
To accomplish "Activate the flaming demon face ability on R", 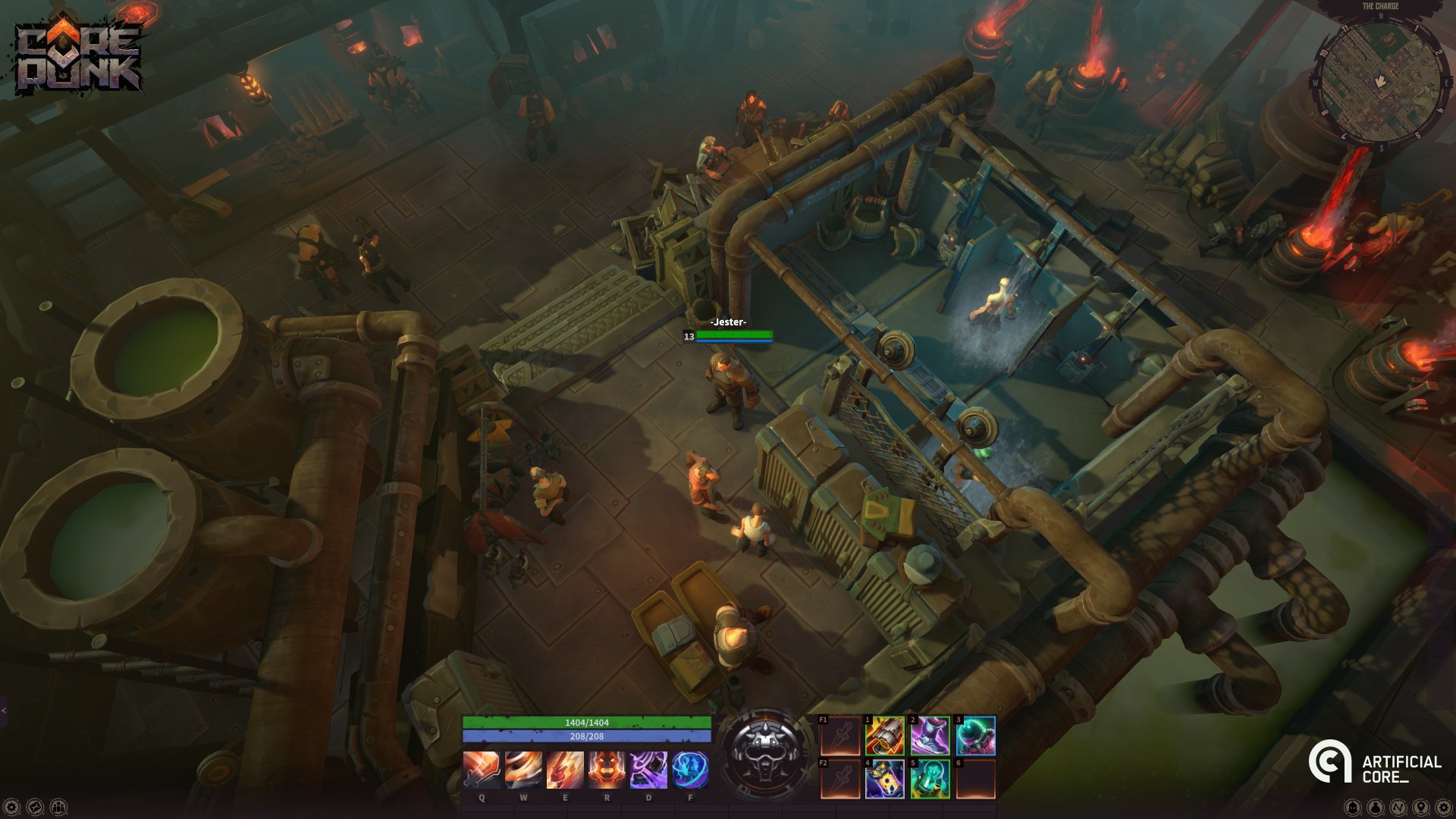I will pyautogui.click(x=607, y=770).
